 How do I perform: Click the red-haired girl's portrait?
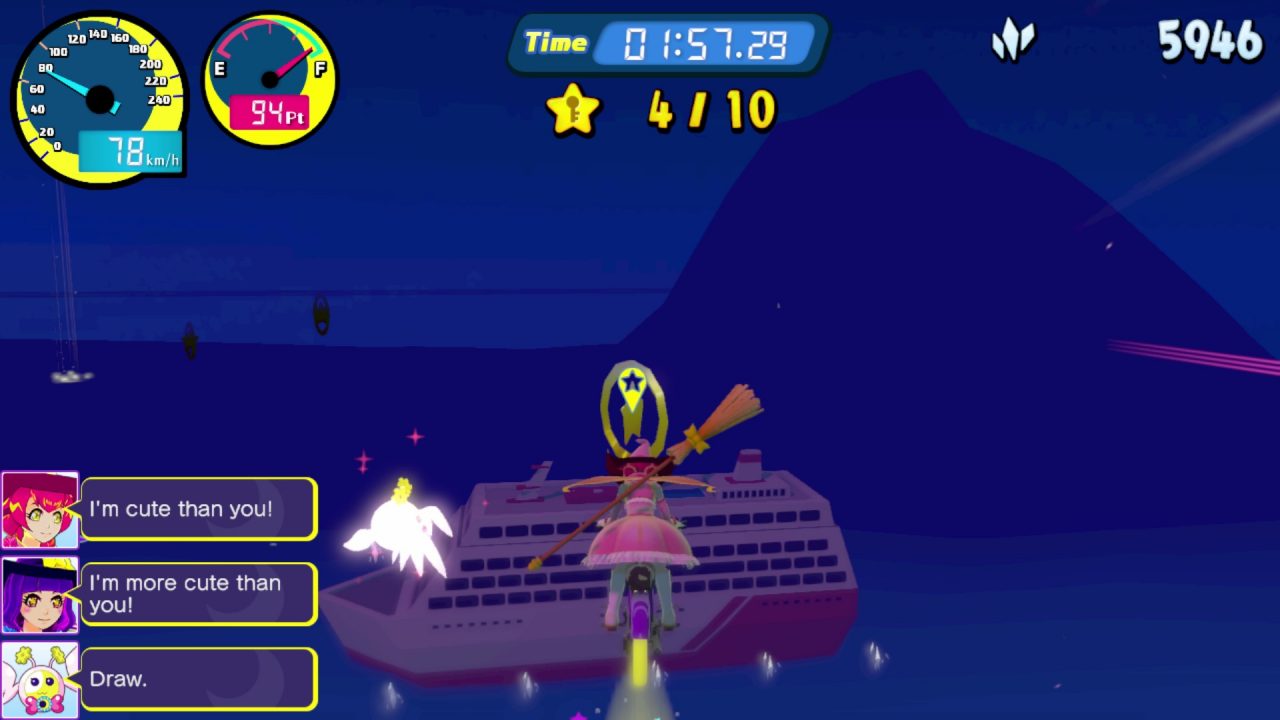(x=40, y=510)
